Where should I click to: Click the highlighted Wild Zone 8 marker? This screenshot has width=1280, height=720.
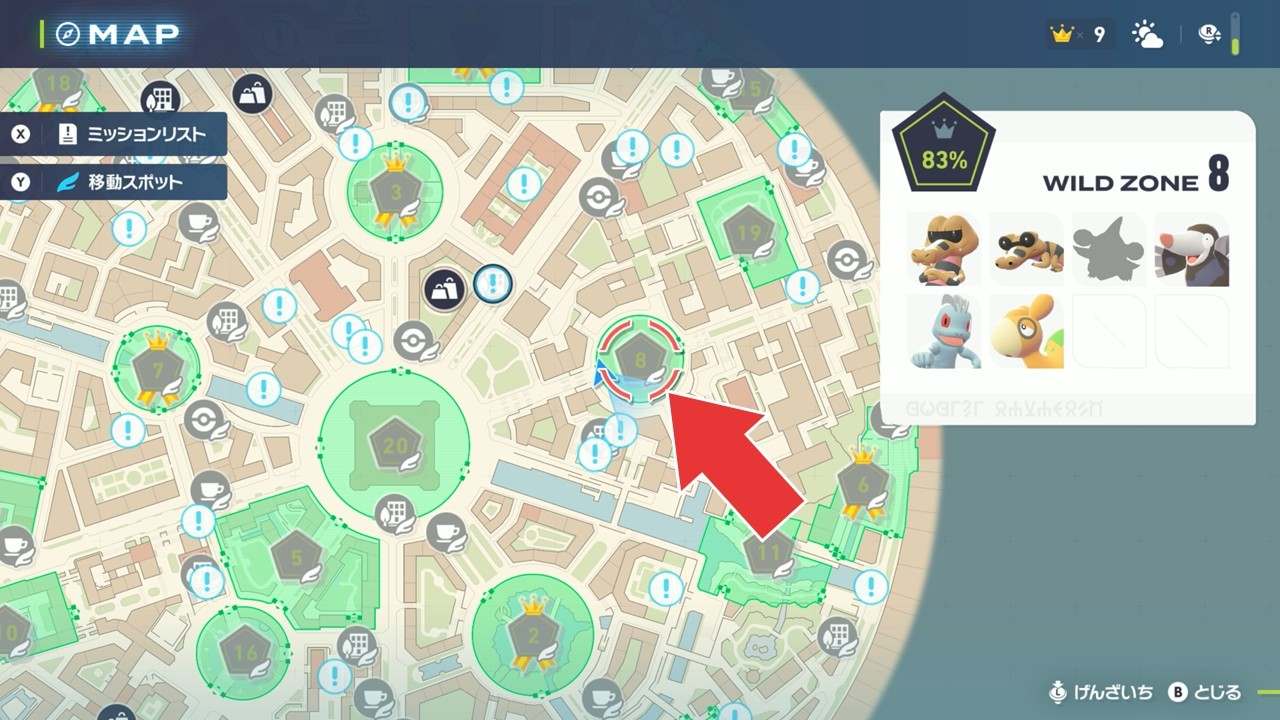click(x=640, y=359)
